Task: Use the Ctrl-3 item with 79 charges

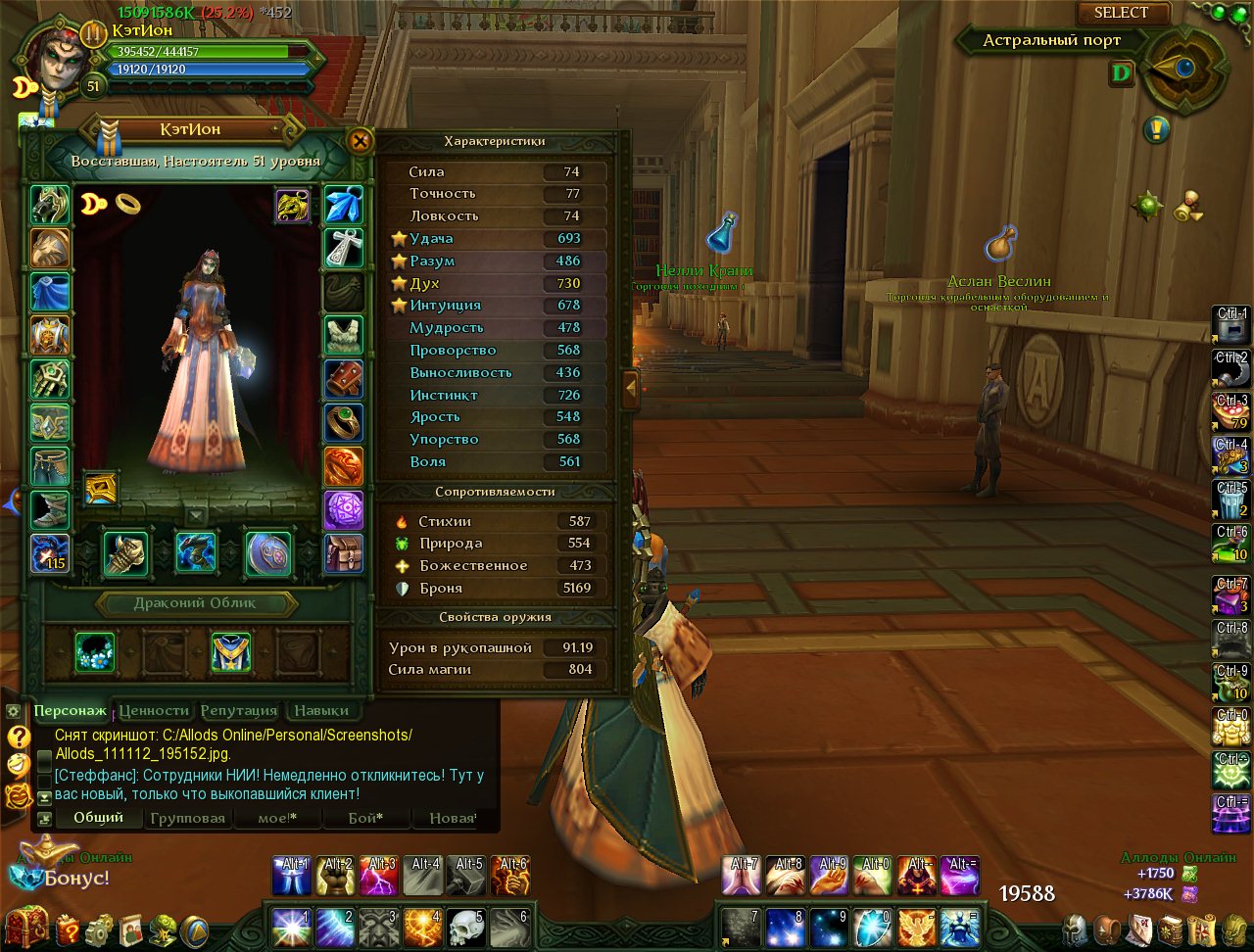Action: pyautogui.click(x=1230, y=412)
